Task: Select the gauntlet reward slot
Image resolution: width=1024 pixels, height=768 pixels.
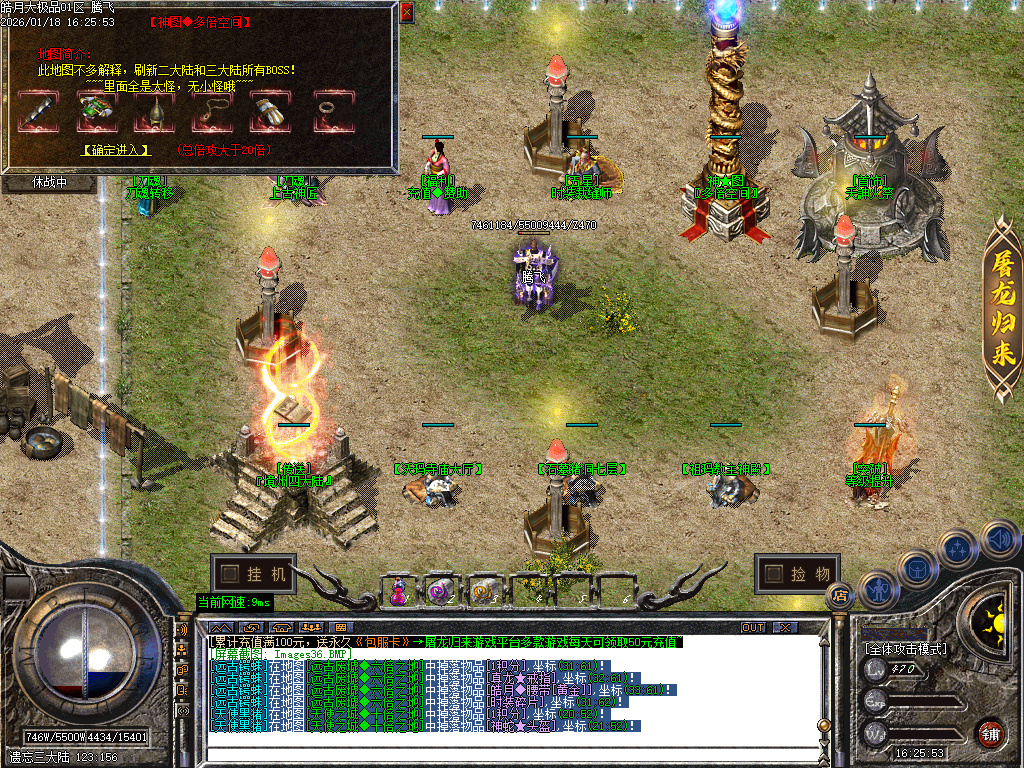Action: (267, 111)
